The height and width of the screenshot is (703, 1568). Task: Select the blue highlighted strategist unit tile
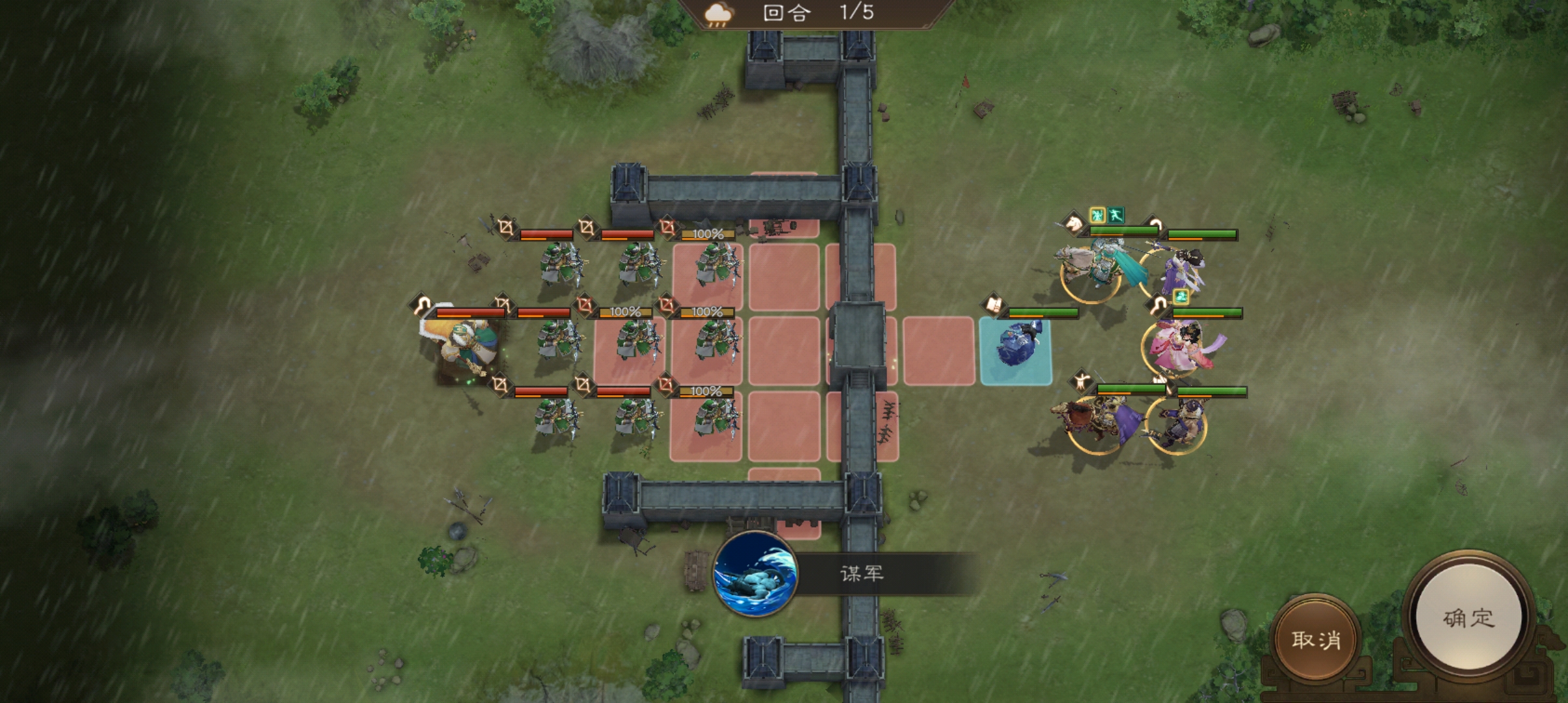pyautogui.click(x=1015, y=351)
